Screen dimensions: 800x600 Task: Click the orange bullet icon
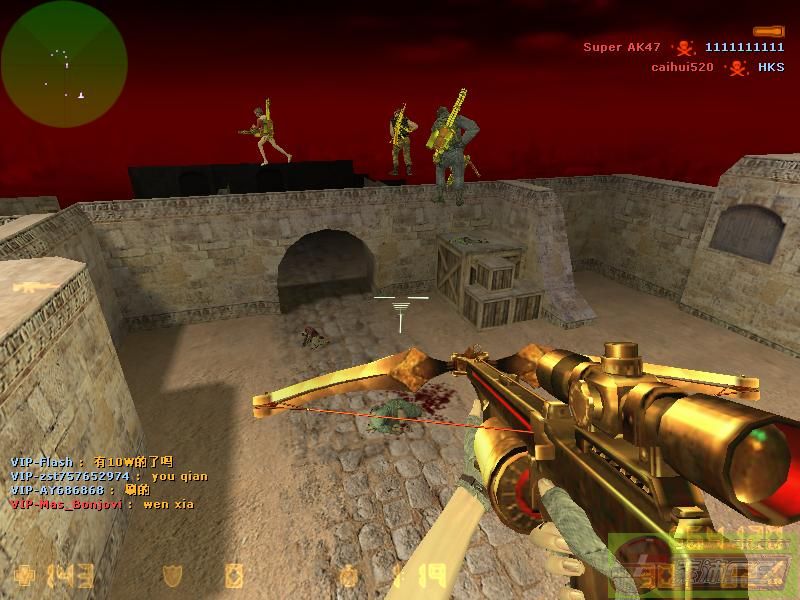click(x=769, y=31)
